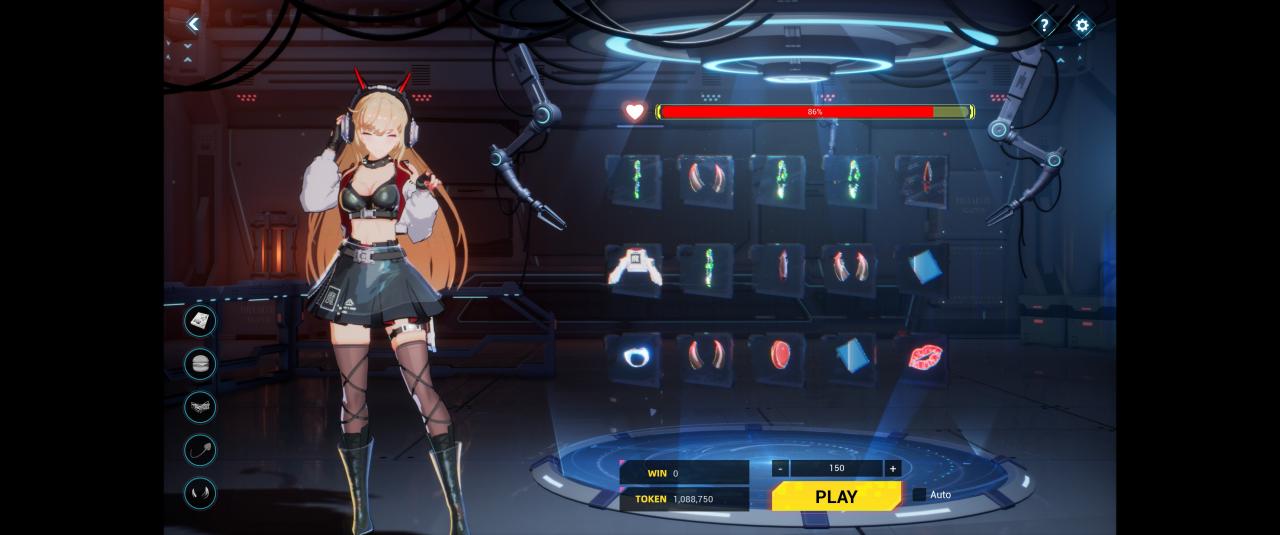Select the paper card icon above the burger
The height and width of the screenshot is (535, 1280).
pos(200,320)
